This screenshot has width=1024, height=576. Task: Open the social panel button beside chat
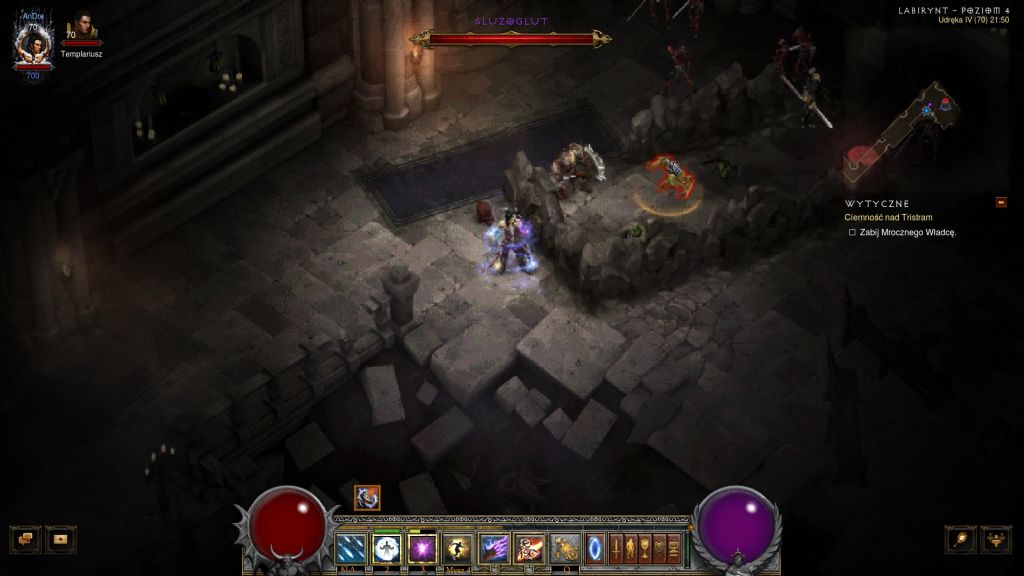tap(62, 538)
